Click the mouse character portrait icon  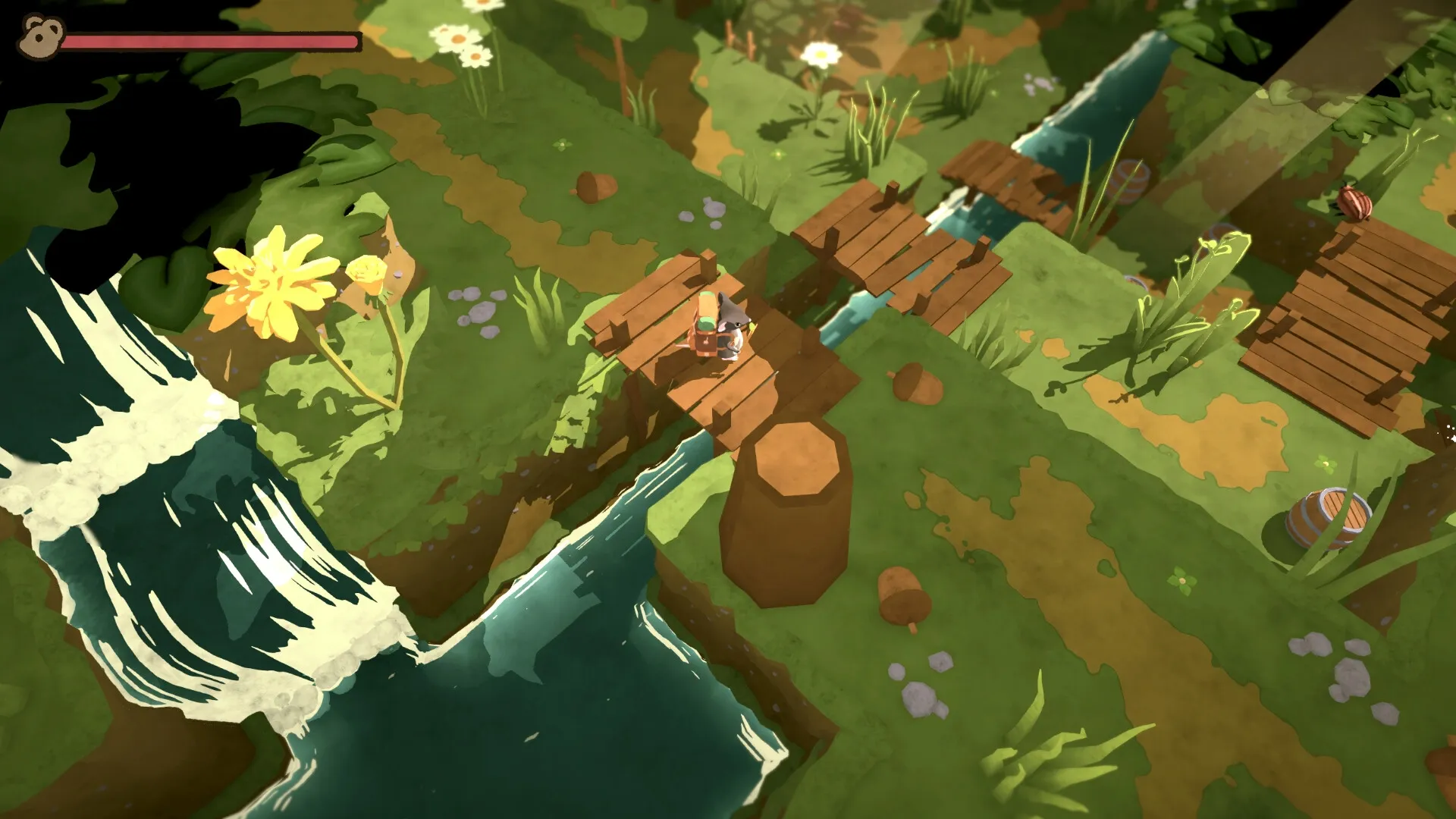pos(39,36)
